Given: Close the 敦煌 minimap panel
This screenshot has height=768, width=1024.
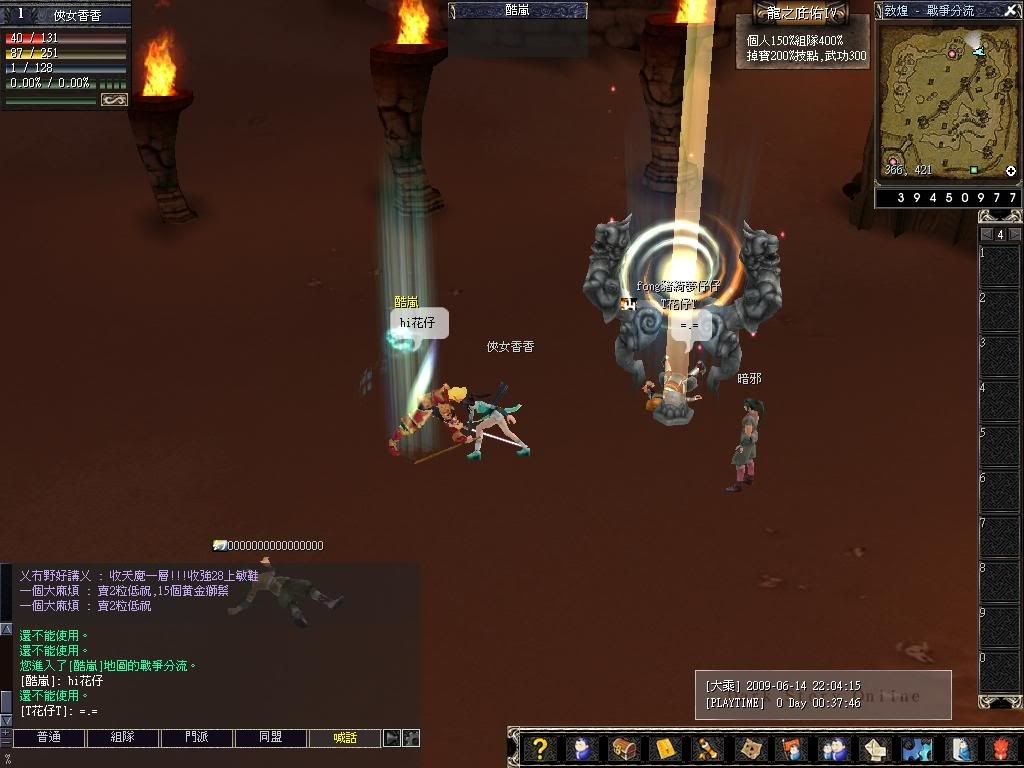Looking at the screenshot, I should [x=1011, y=10].
